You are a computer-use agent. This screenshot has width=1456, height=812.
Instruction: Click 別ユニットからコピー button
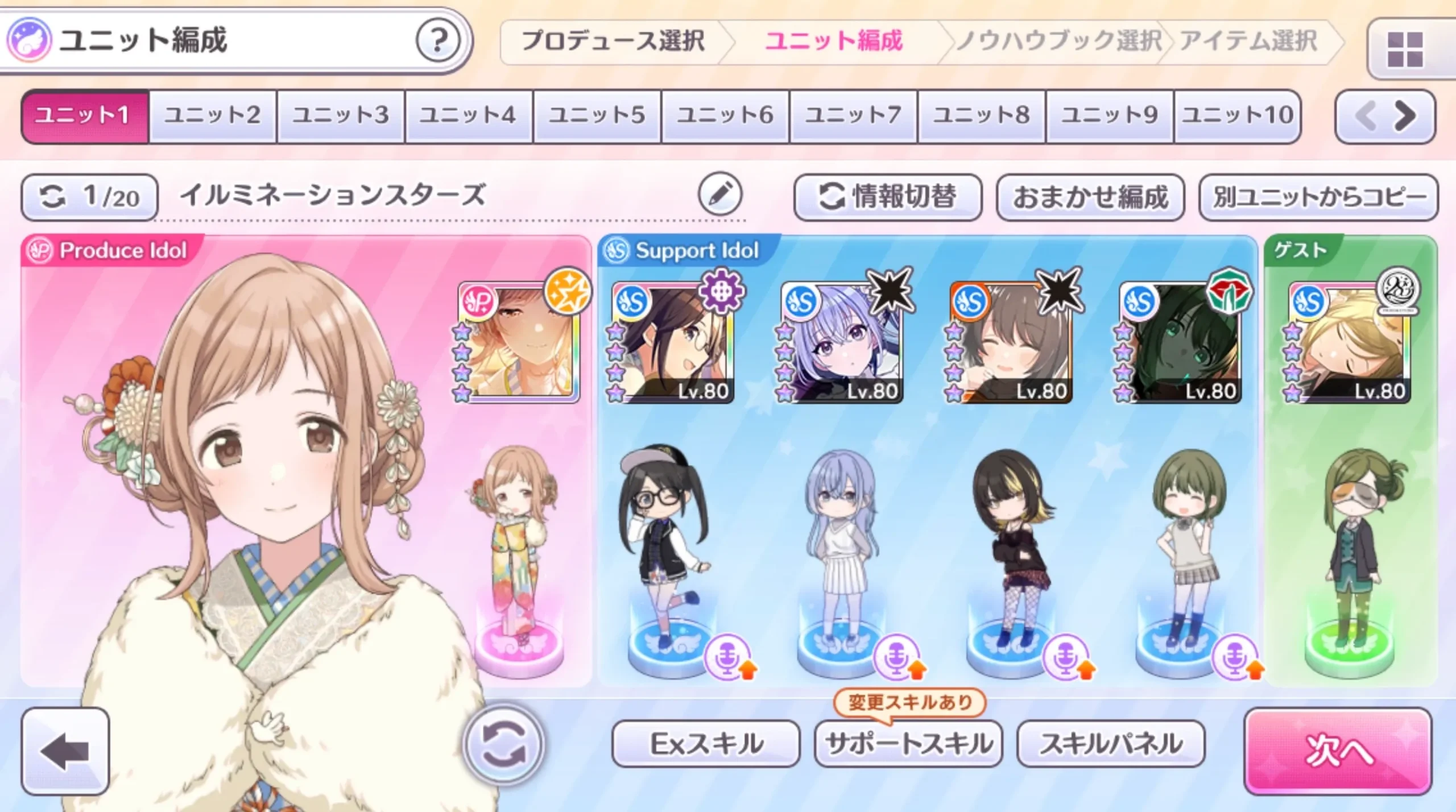coord(1318,197)
